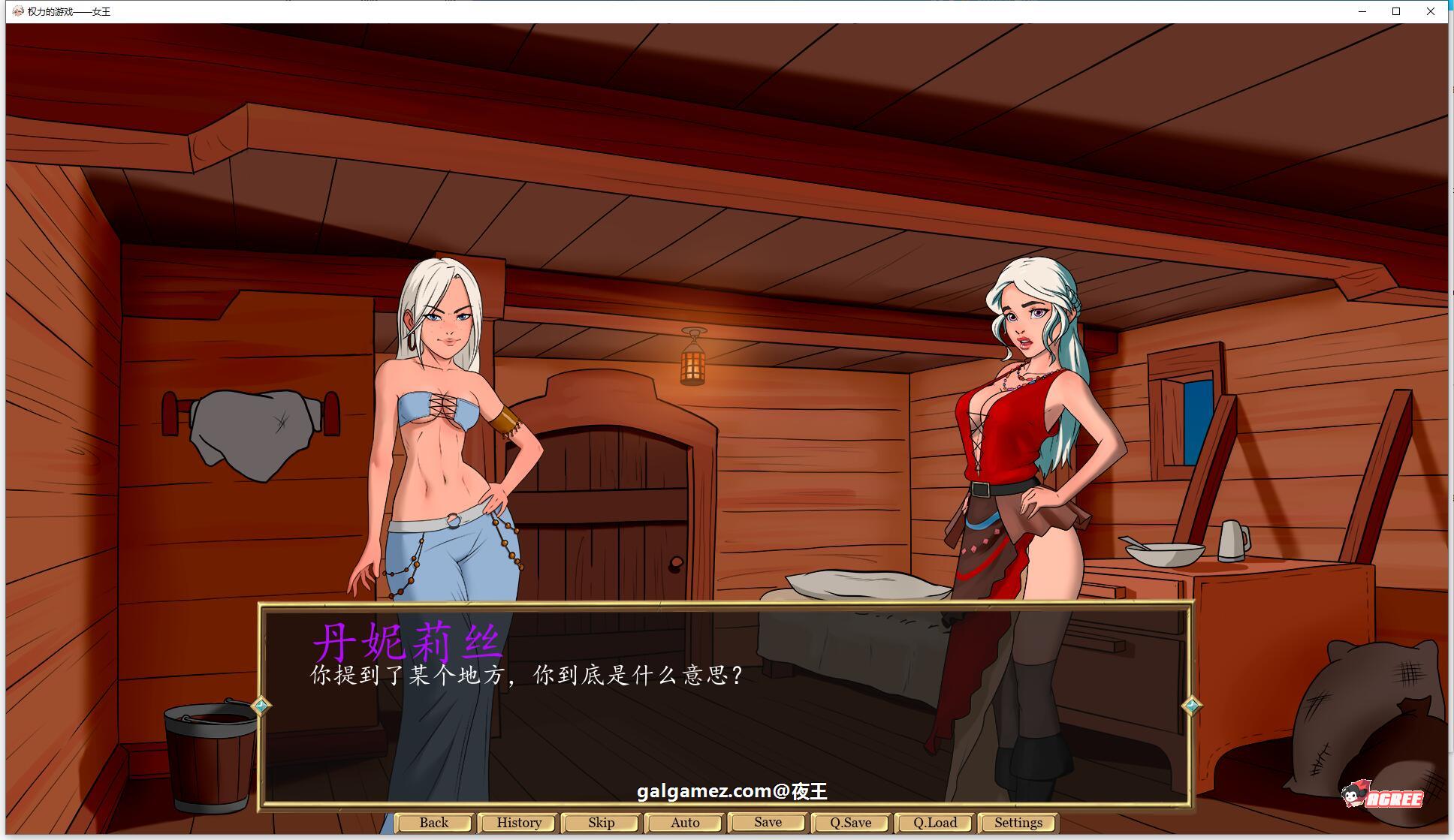Open the Settings screen

tap(1016, 822)
